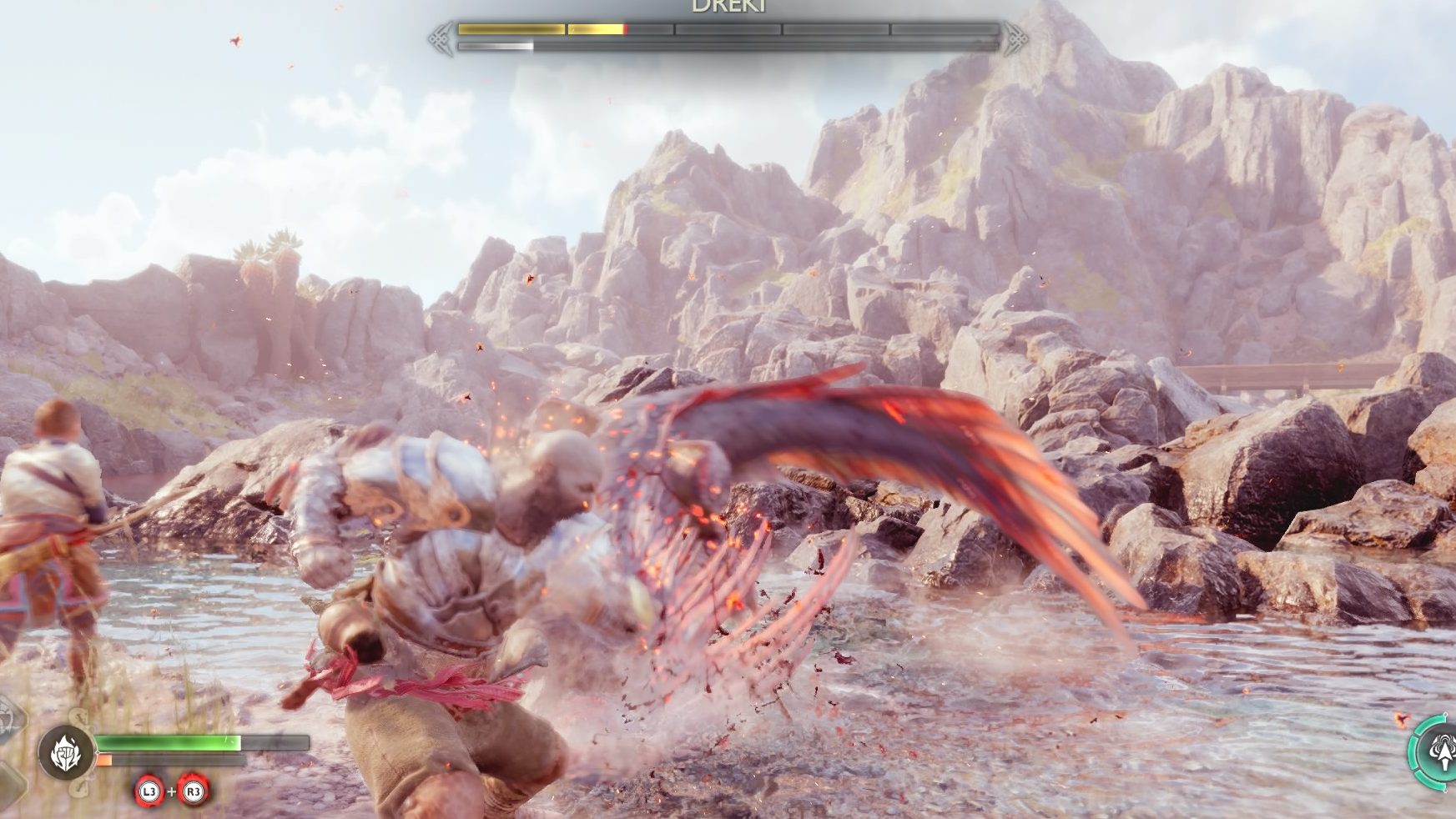Expand the empty rightmost boss health segment
This screenshot has width=1456, height=819.
point(943,28)
